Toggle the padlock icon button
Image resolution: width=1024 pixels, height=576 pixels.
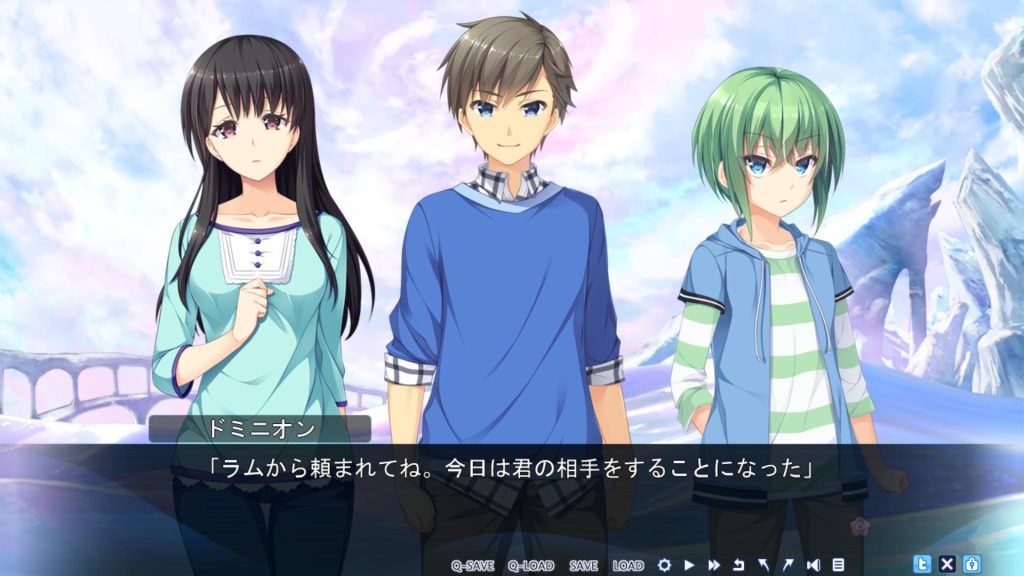(971, 564)
